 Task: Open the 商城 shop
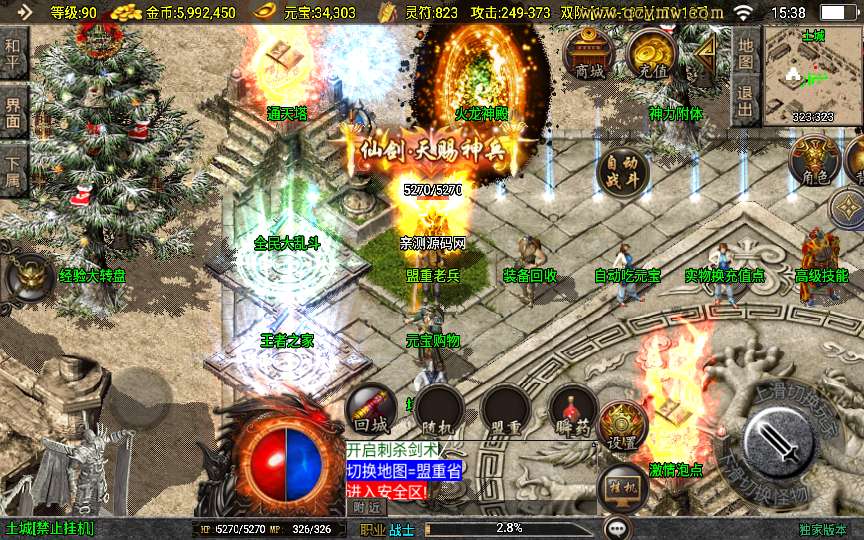coord(589,53)
